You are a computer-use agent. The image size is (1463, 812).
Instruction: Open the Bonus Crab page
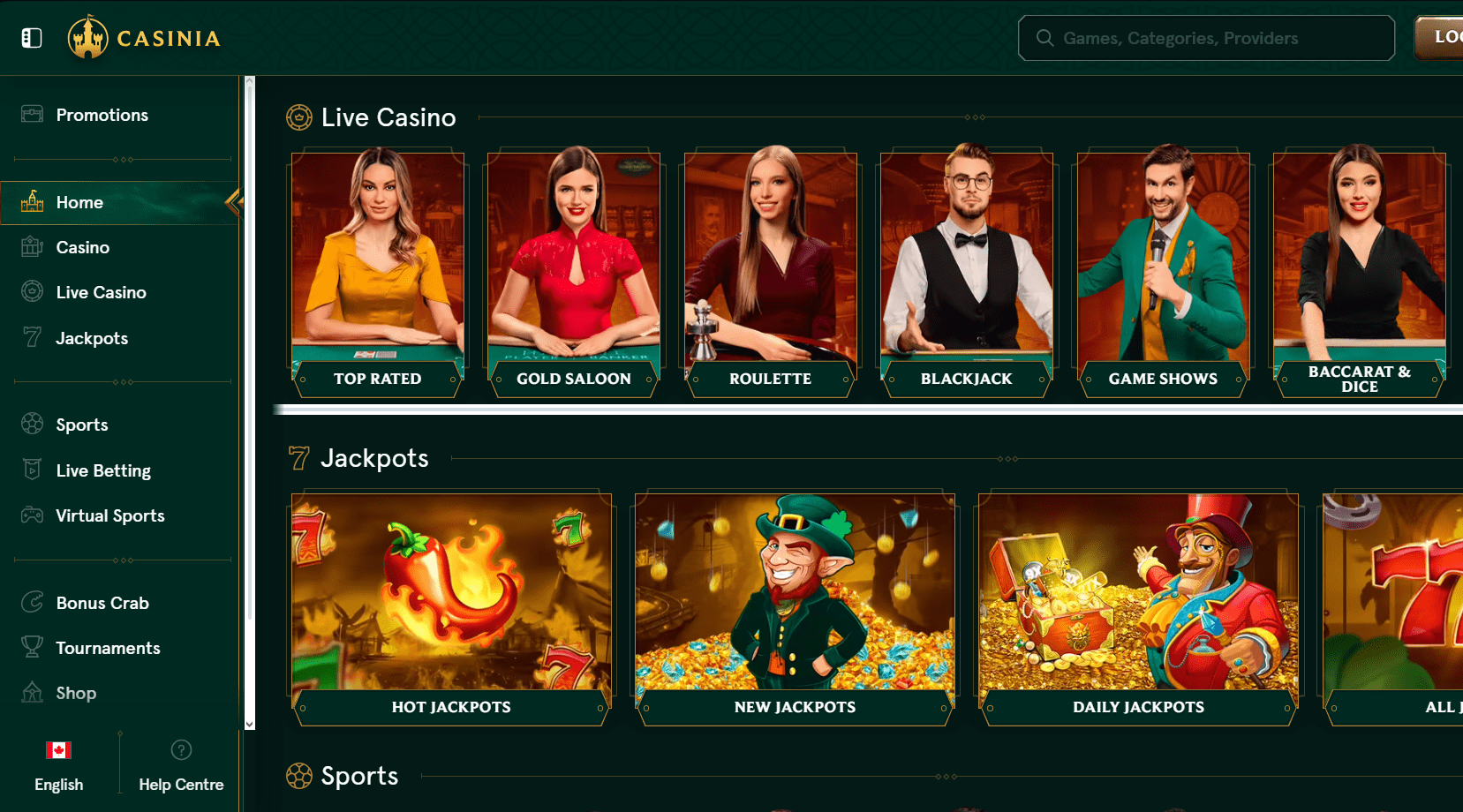[102, 603]
